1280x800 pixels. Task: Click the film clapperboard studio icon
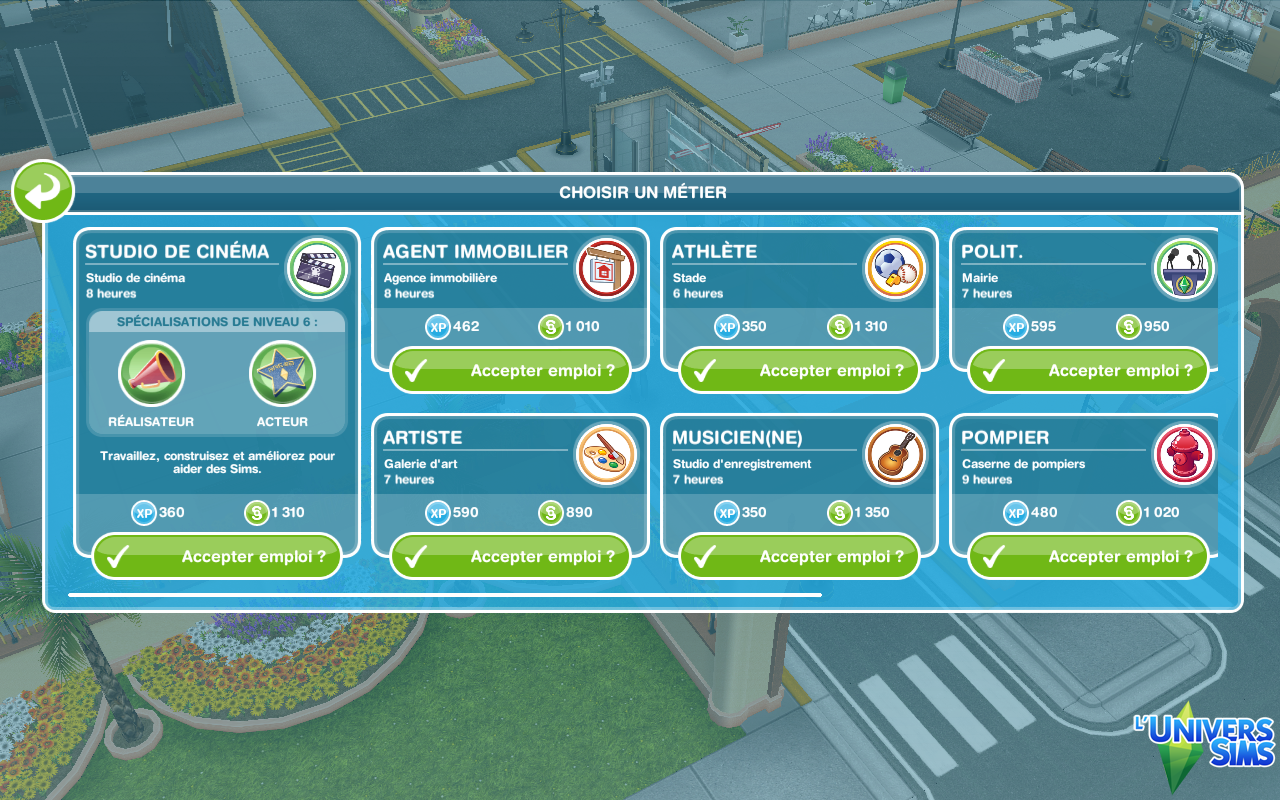317,269
